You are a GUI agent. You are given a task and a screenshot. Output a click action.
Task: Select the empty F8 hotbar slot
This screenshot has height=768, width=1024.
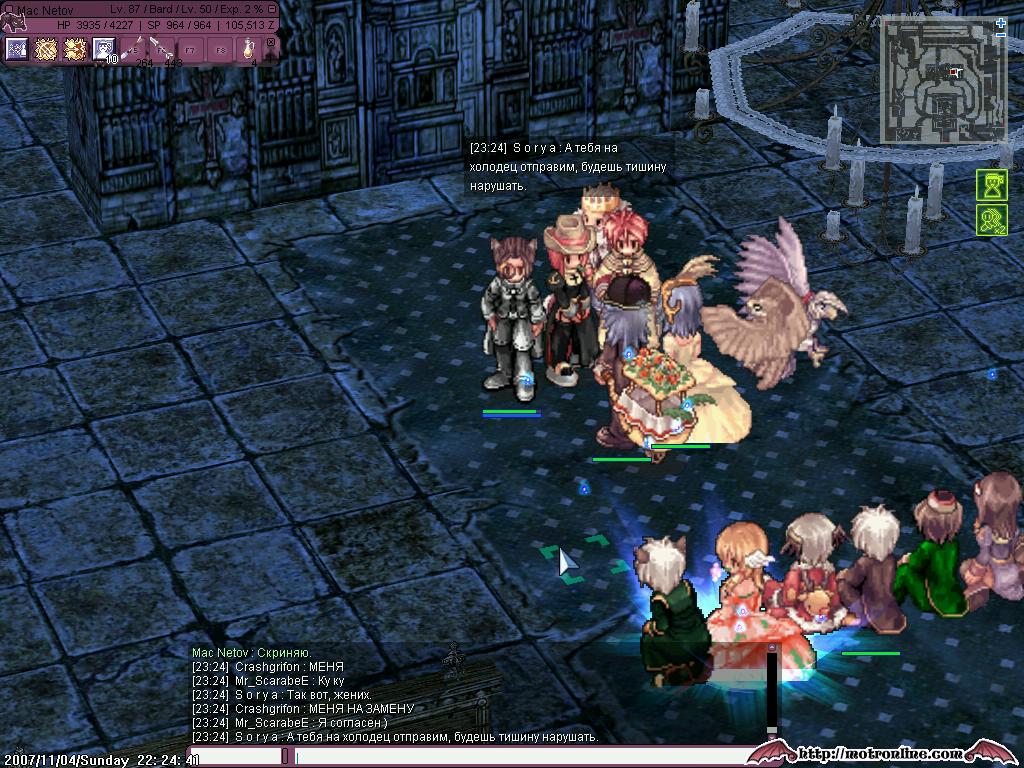click(x=219, y=49)
